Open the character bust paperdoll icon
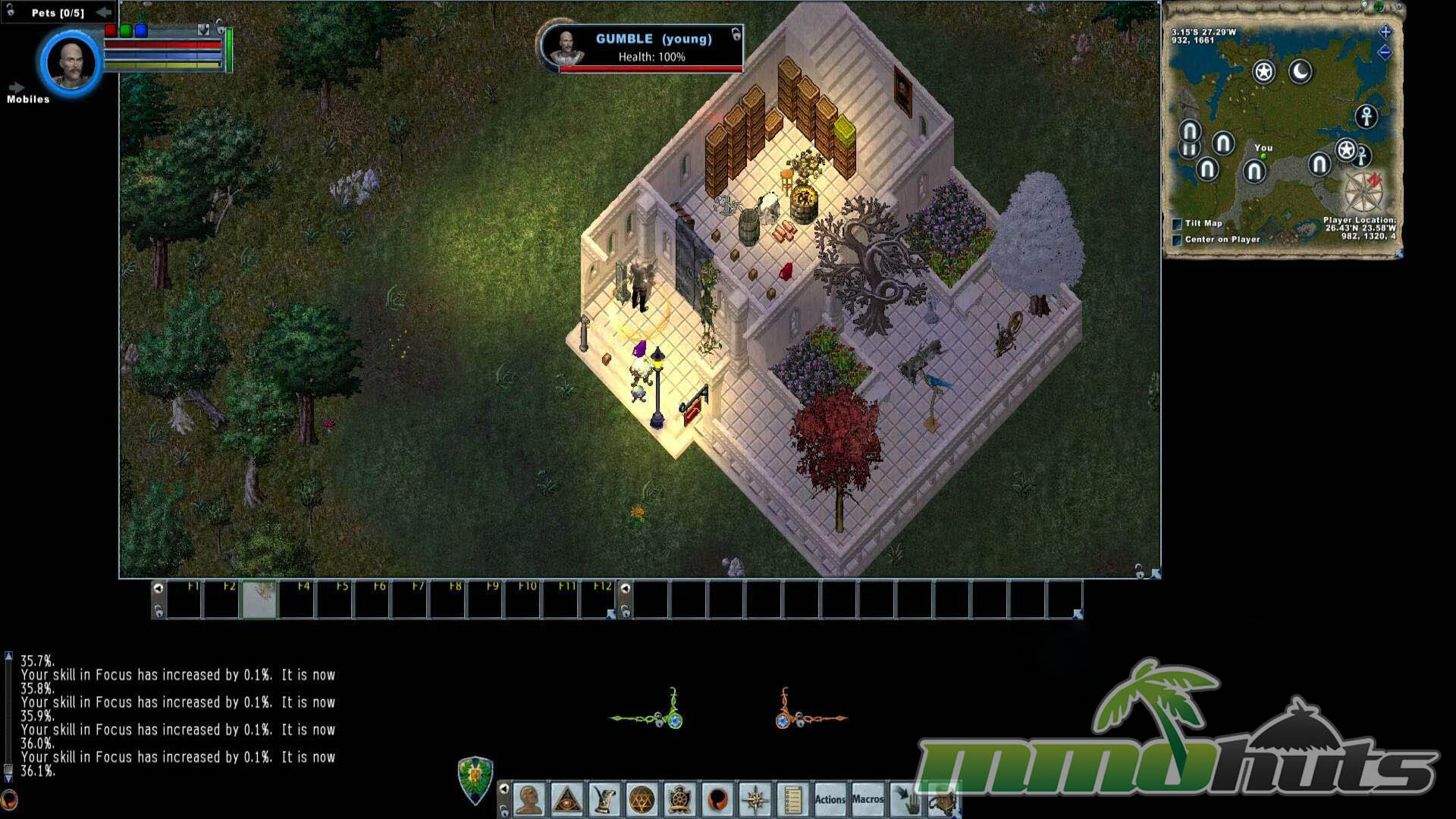This screenshot has width=1456, height=819. 529,799
